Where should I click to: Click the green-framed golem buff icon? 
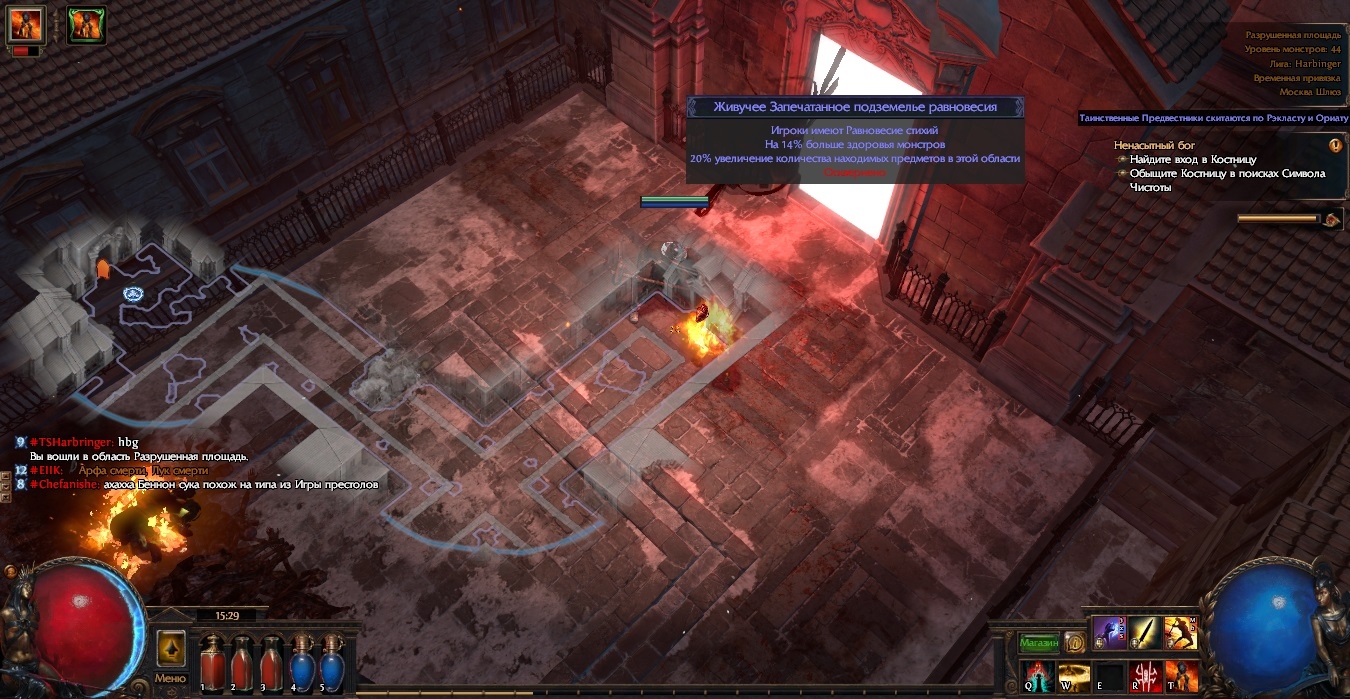tap(87, 24)
